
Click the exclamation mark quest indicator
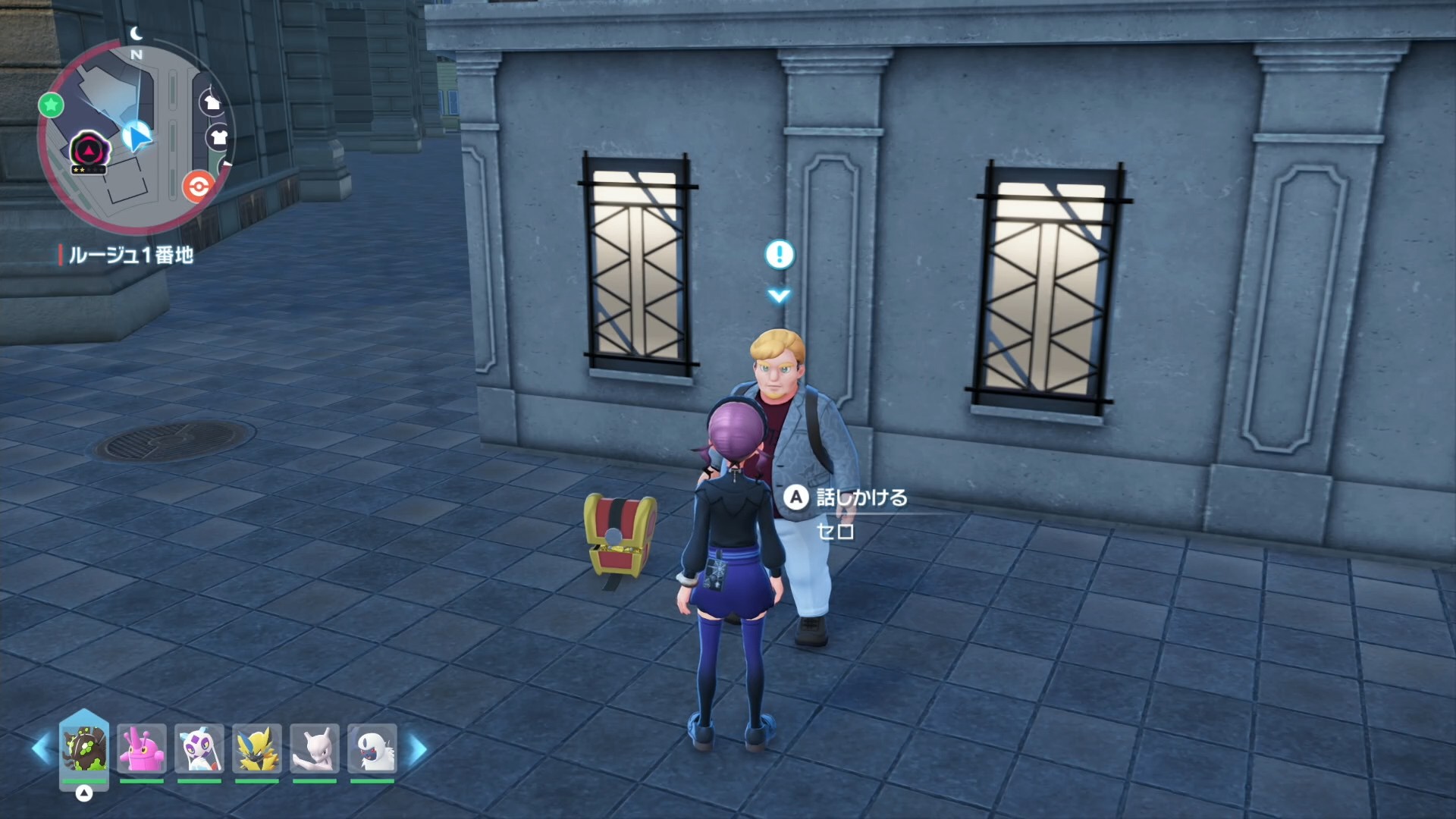779,255
